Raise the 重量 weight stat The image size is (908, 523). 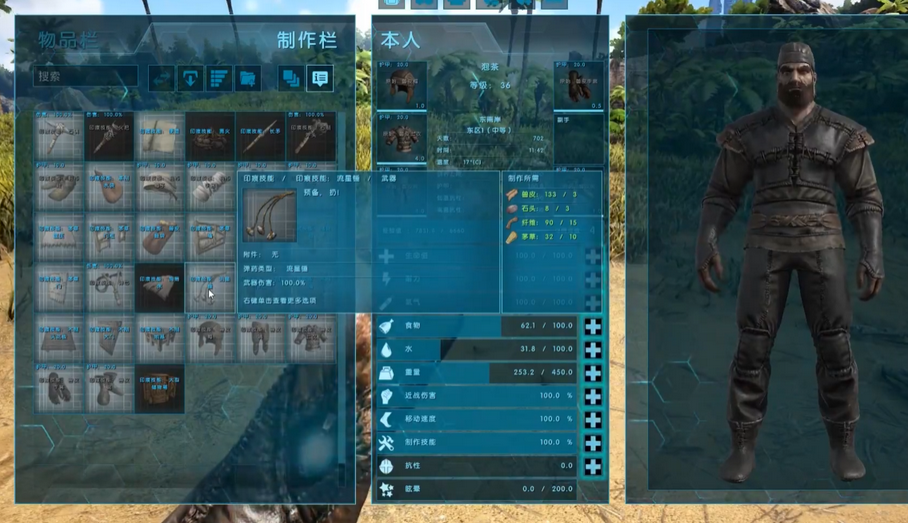(593, 373)
